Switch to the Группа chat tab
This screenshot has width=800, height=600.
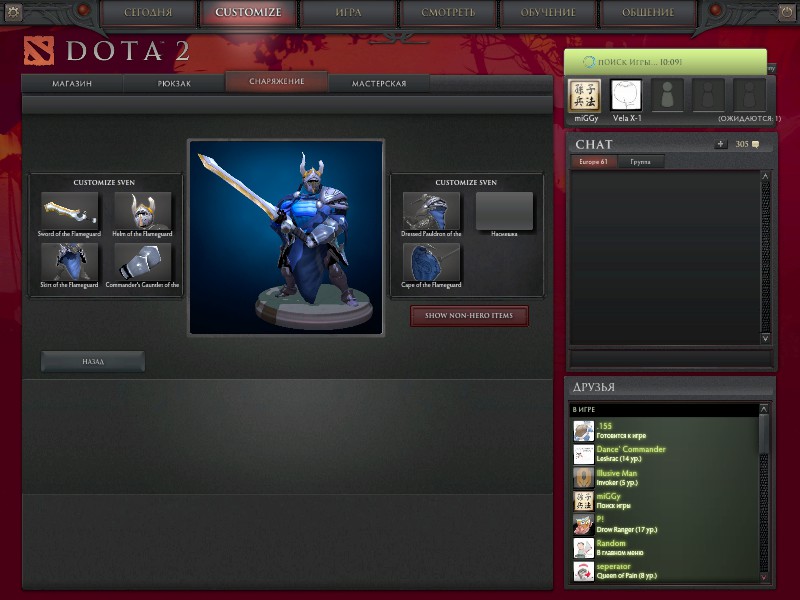(x=640, y=161)
